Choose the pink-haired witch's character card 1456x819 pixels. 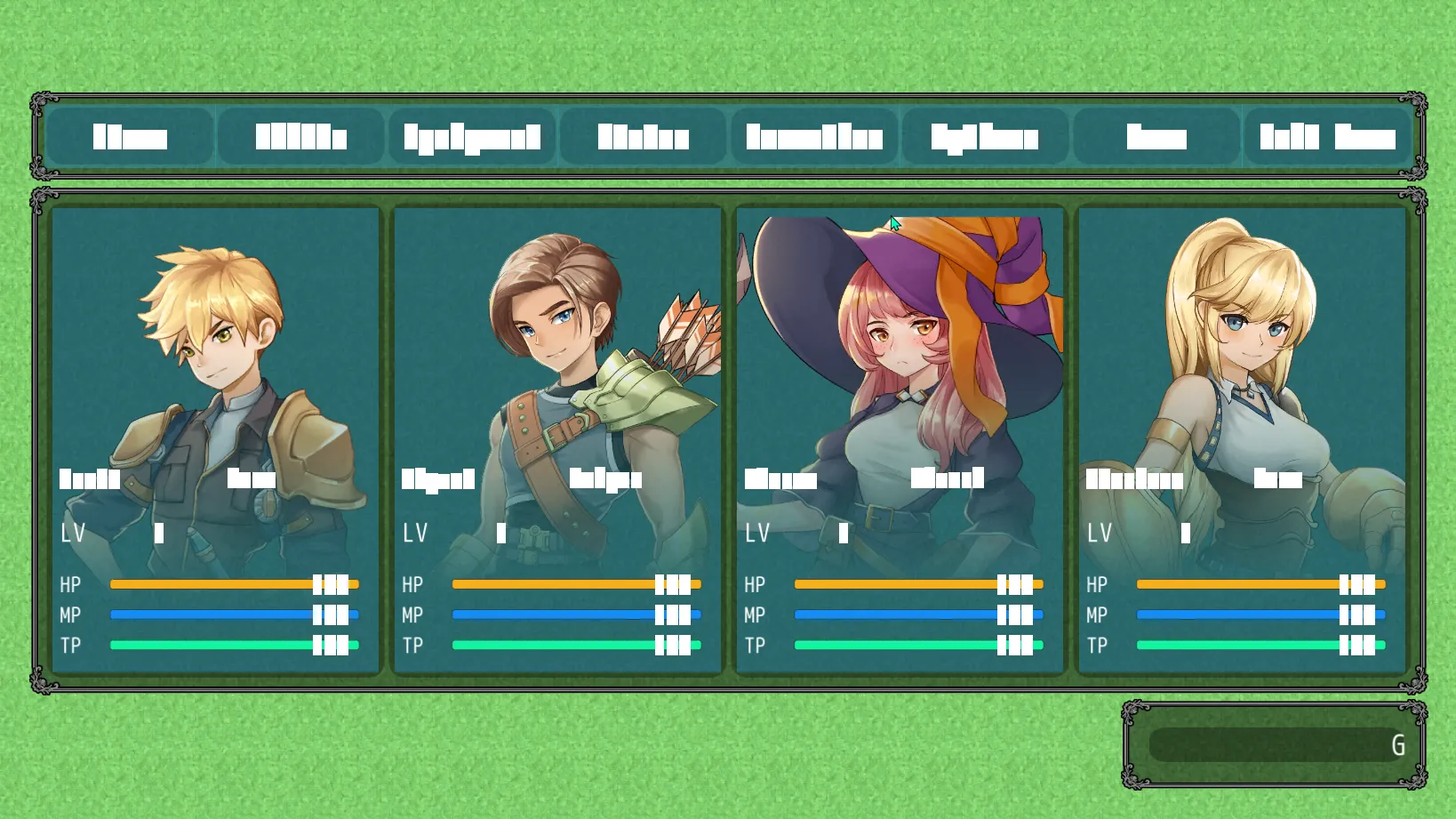coord(900,440)
